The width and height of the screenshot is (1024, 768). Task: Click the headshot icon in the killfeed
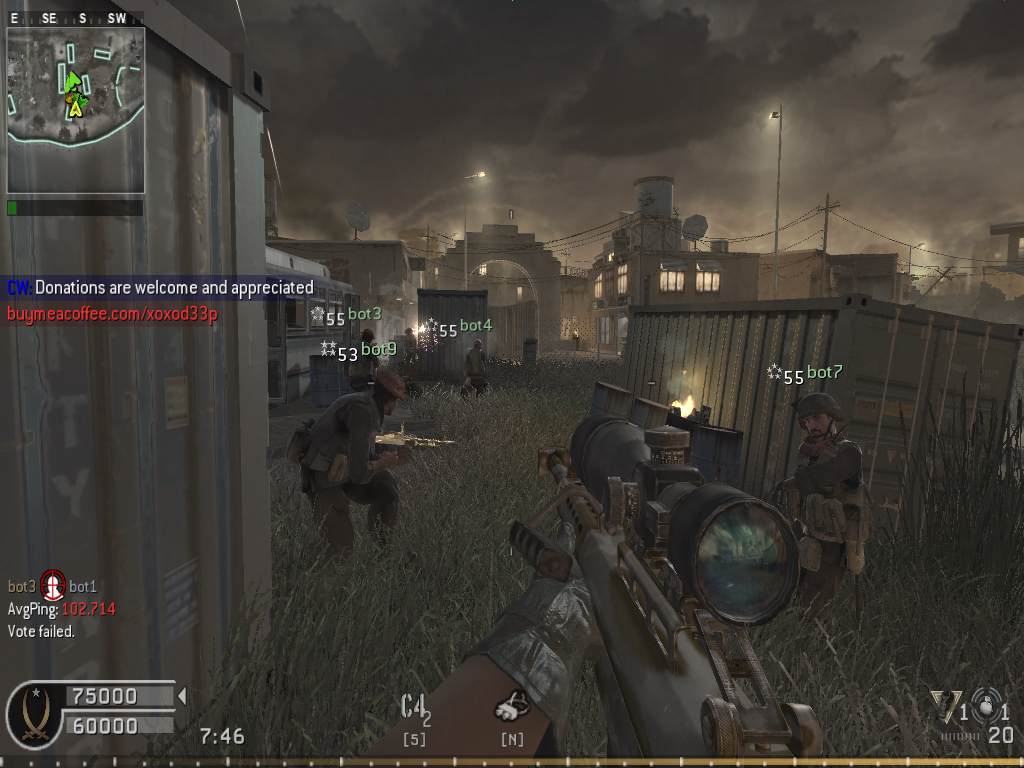[52, 584]
